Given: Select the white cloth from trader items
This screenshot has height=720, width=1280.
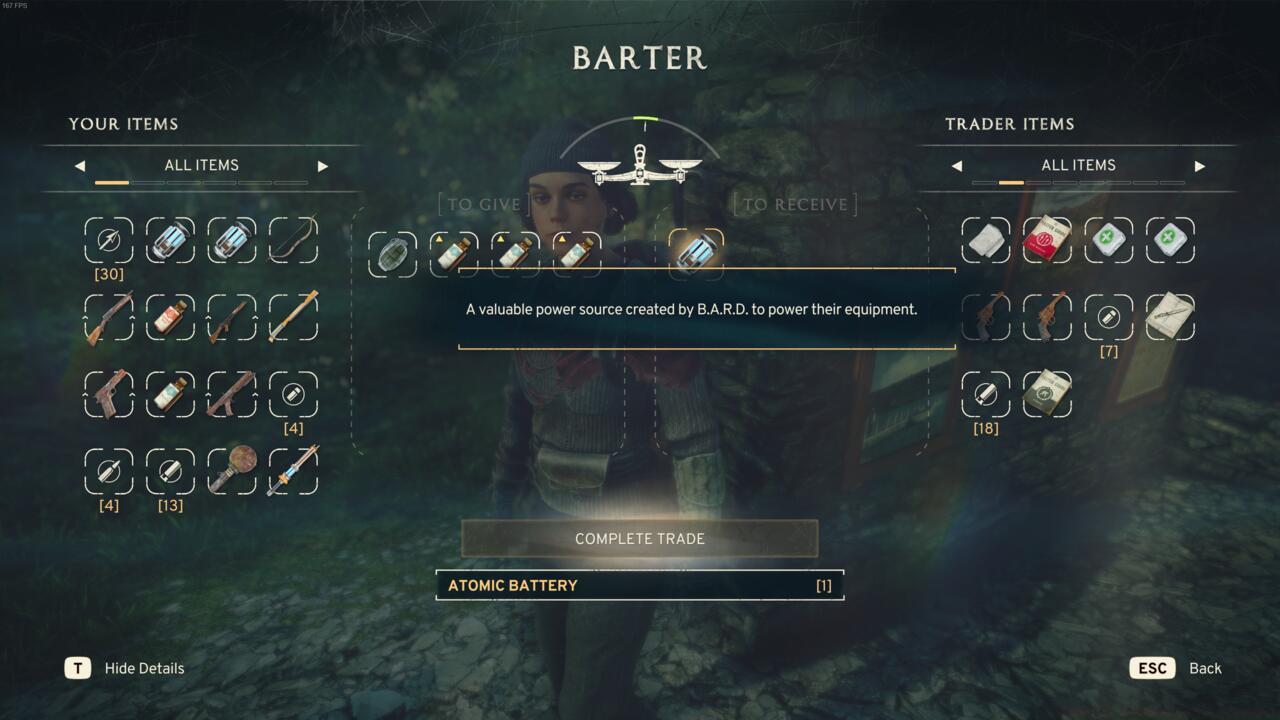Looking at the screenshot, I should [986, 240].
